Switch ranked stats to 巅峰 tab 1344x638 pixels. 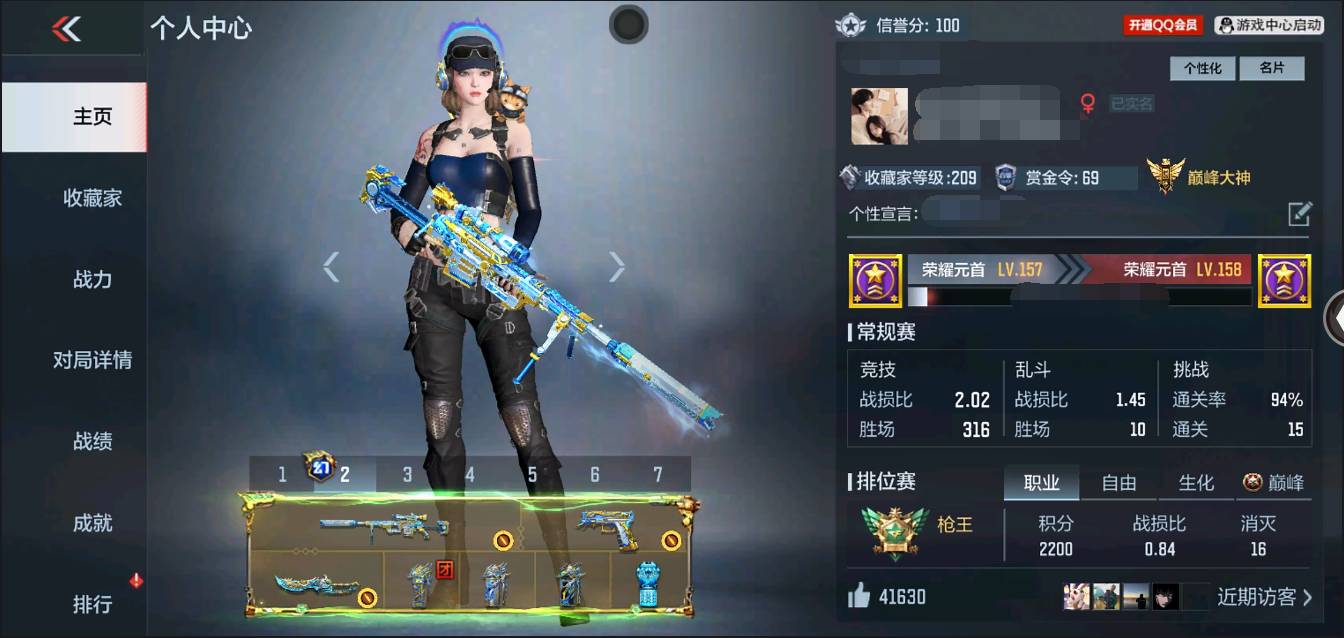click(1274, 483)
